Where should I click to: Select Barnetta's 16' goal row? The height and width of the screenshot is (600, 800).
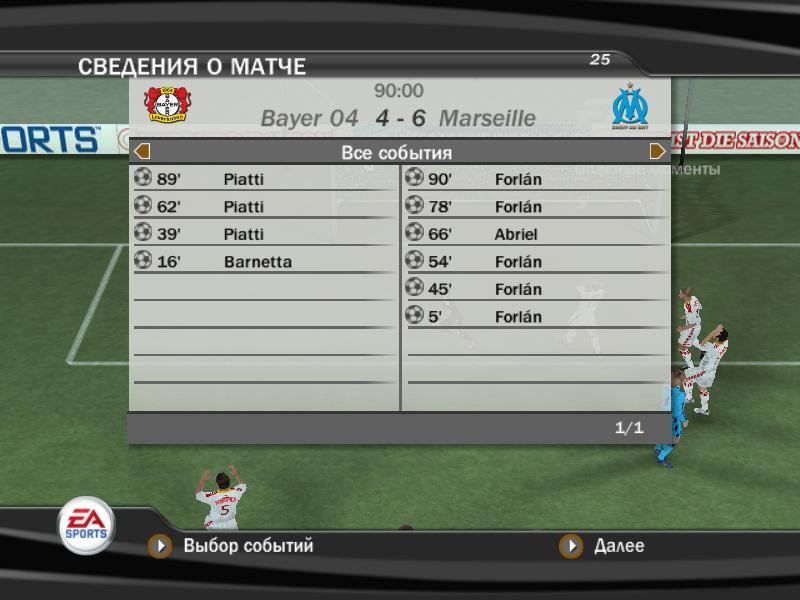click(x=264, y=262)
